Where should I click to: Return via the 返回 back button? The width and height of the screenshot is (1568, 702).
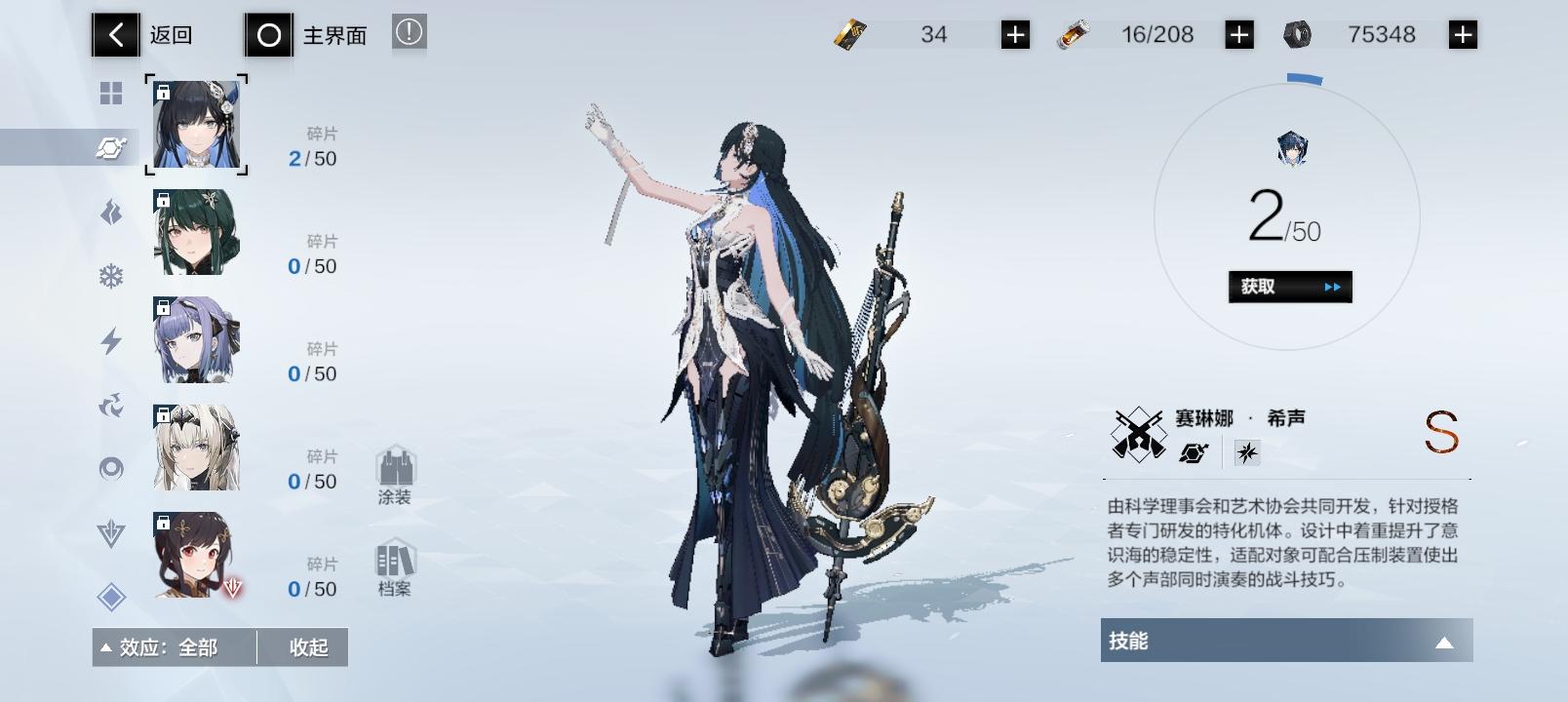click(115, 32)
